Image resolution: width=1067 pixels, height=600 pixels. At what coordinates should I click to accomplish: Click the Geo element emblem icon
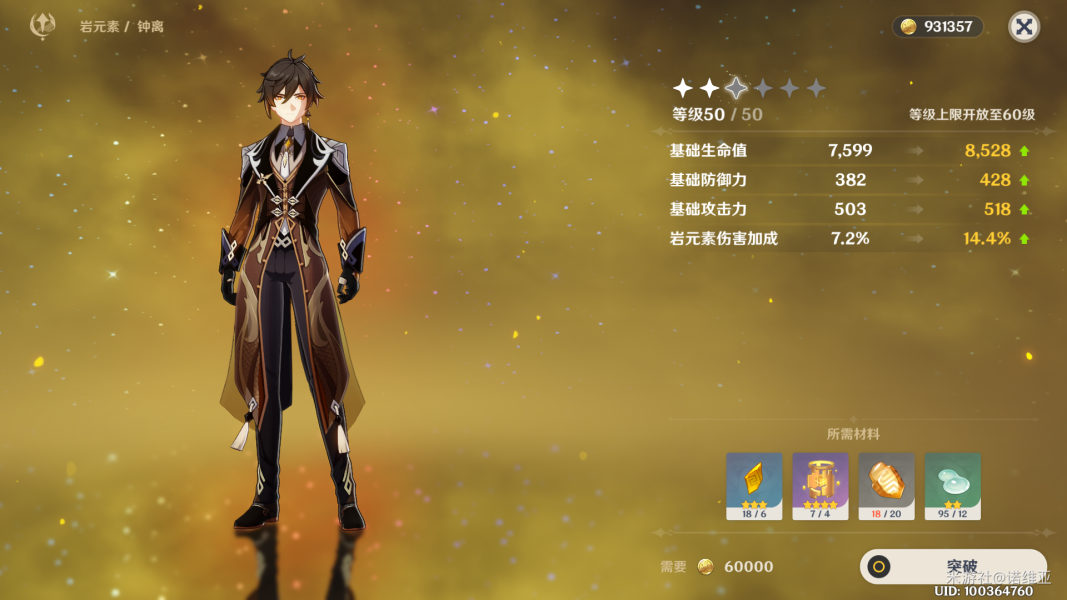click(43, 26)
